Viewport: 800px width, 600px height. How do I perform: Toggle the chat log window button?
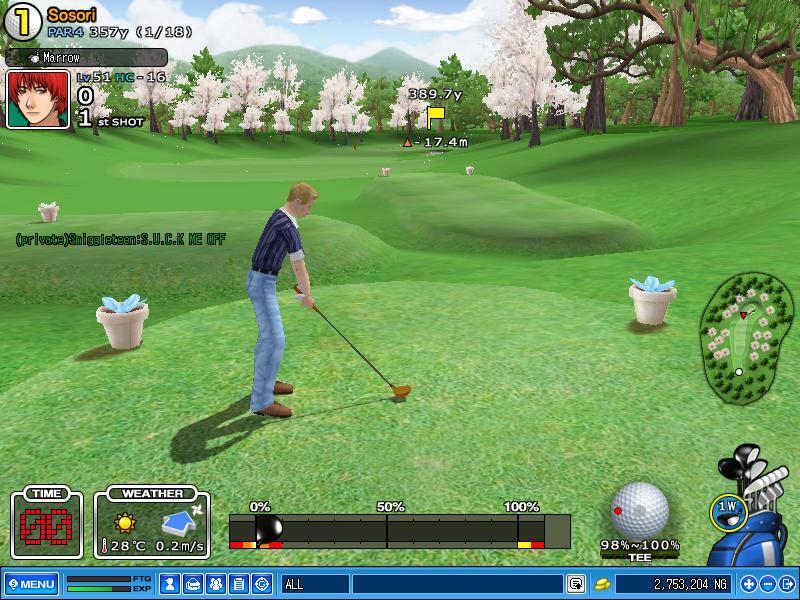tap(576, 584)
